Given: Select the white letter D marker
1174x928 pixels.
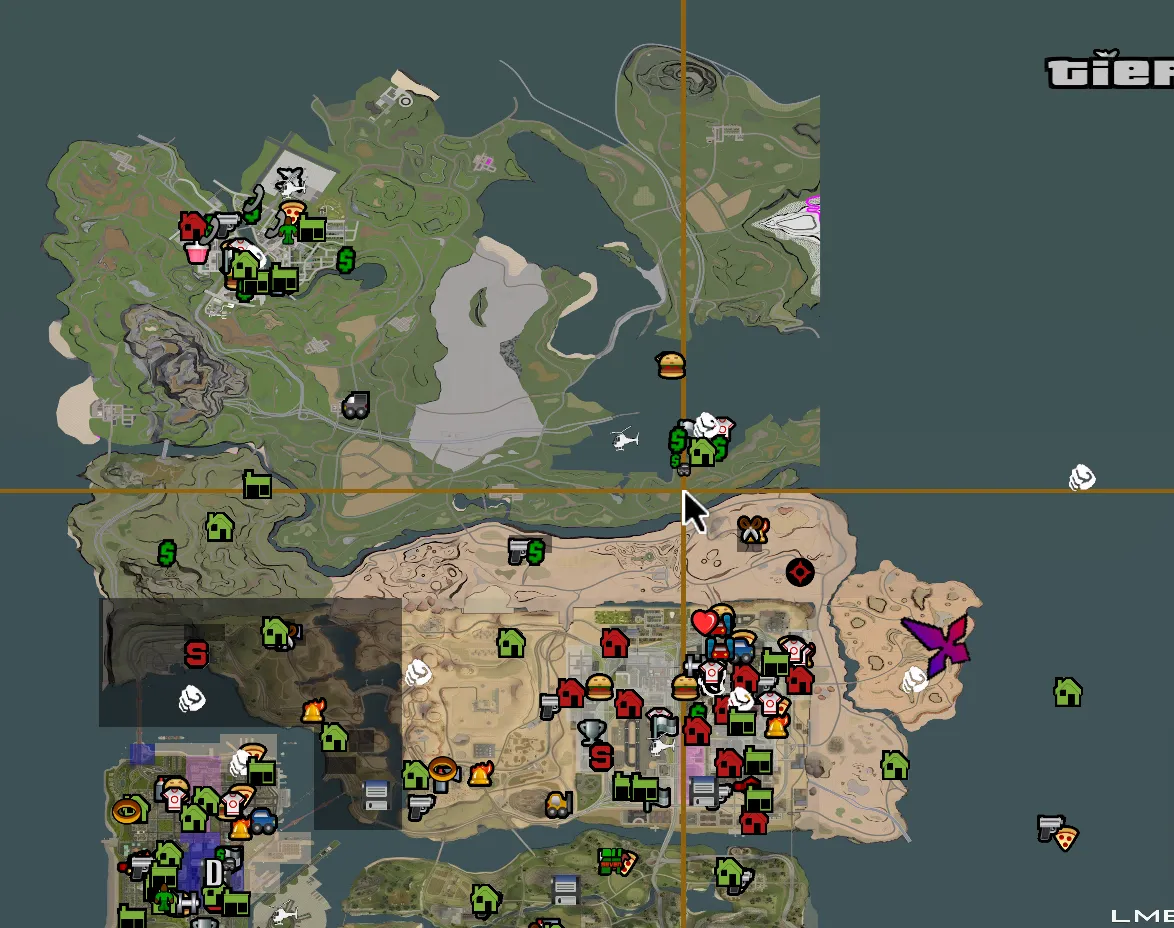Looking at the screenshot, I should pyautogui.click(x=213, y=873).
